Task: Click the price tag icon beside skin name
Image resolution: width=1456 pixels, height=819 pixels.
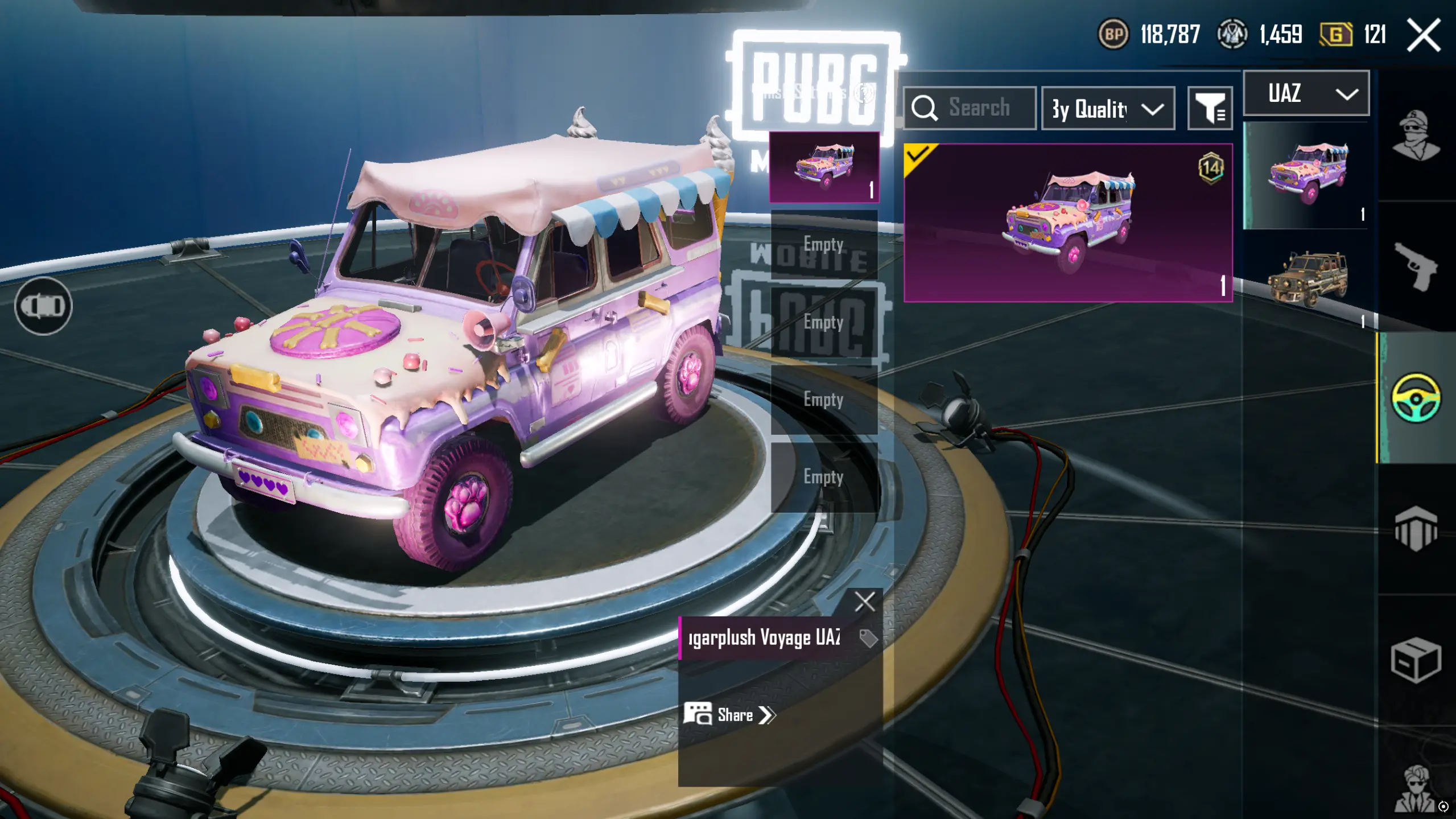Action: coord(868,638)
